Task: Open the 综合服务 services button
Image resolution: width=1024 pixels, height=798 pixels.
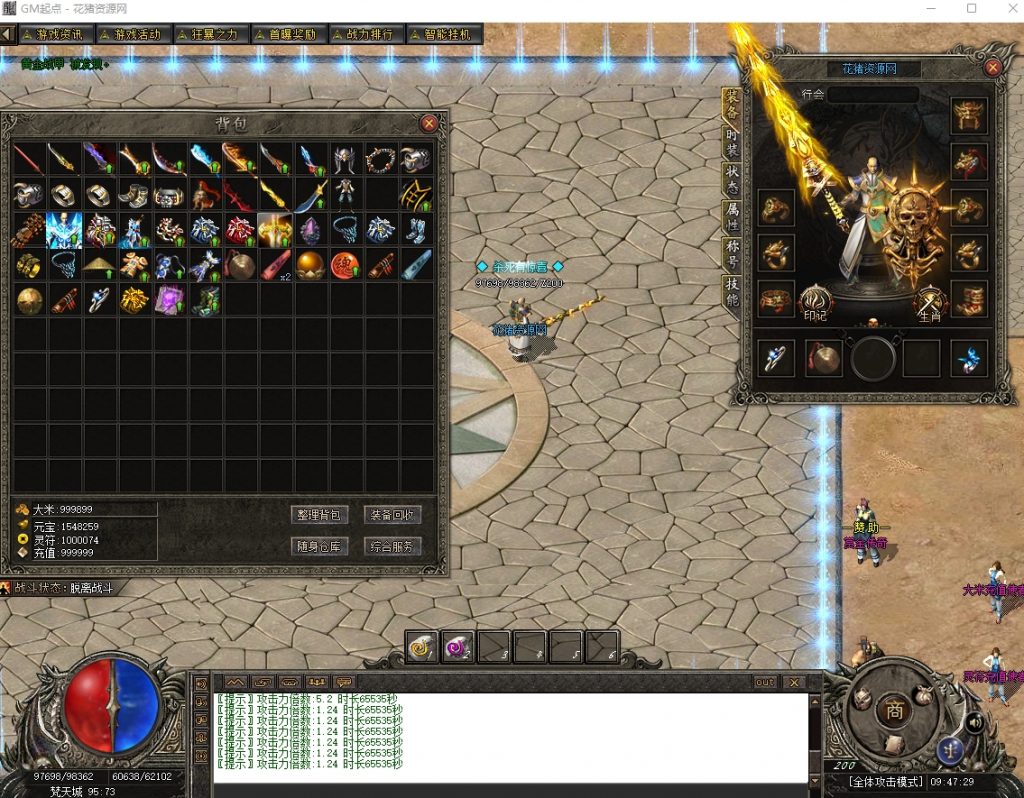Action: point(392,546)
